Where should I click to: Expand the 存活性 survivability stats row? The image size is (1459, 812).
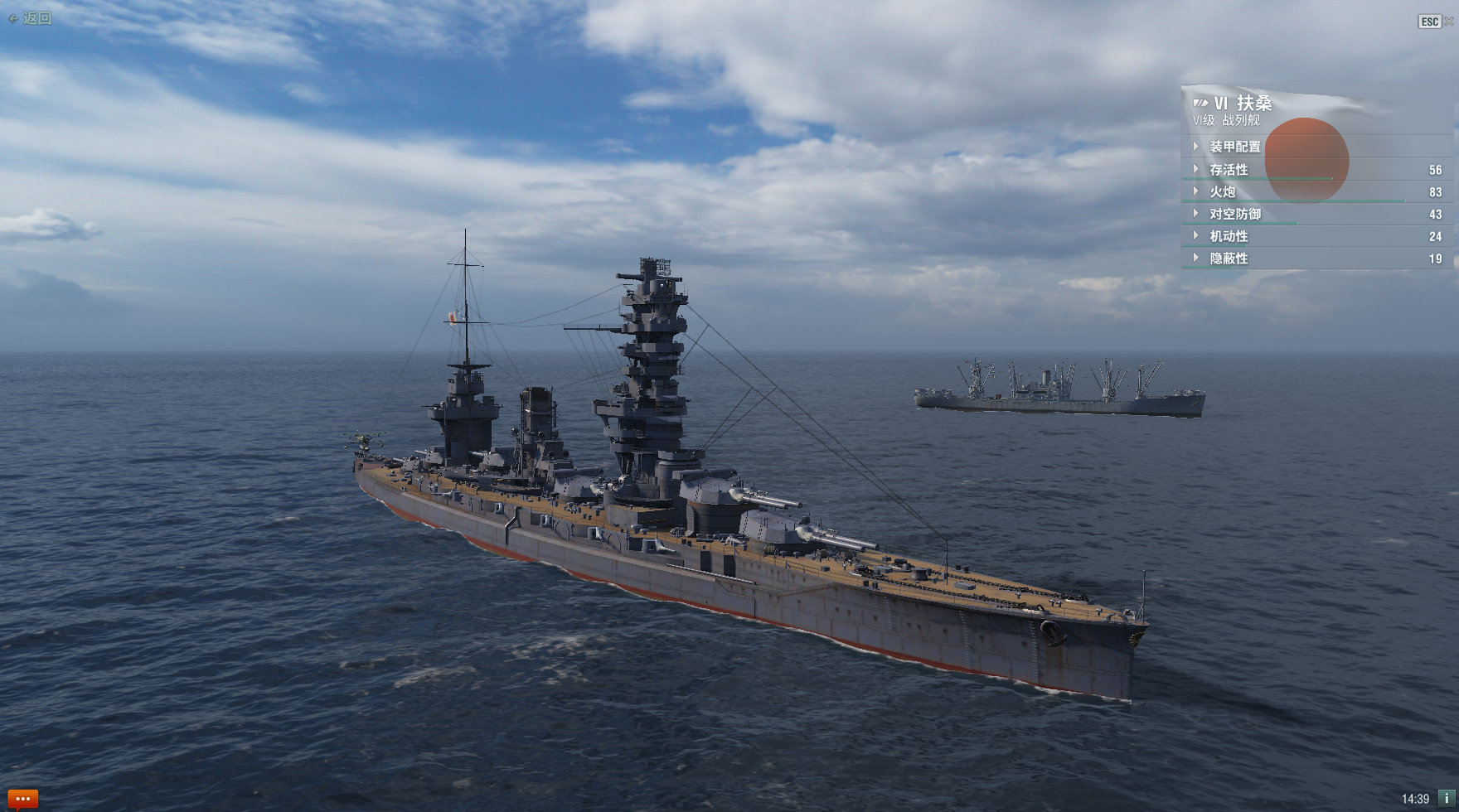click(x=1228, y=170)
